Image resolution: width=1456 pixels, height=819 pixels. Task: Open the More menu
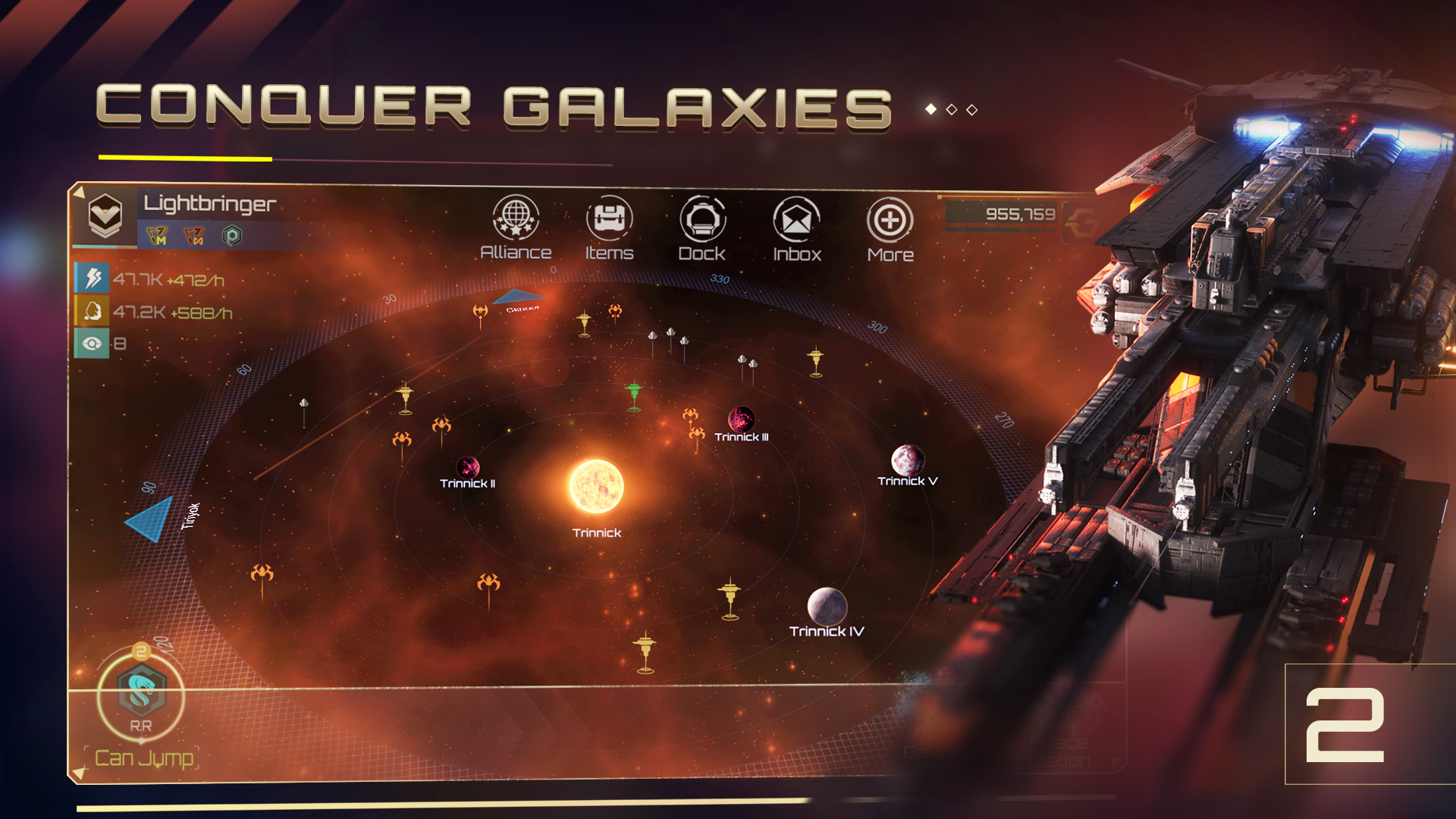[890, 221]
